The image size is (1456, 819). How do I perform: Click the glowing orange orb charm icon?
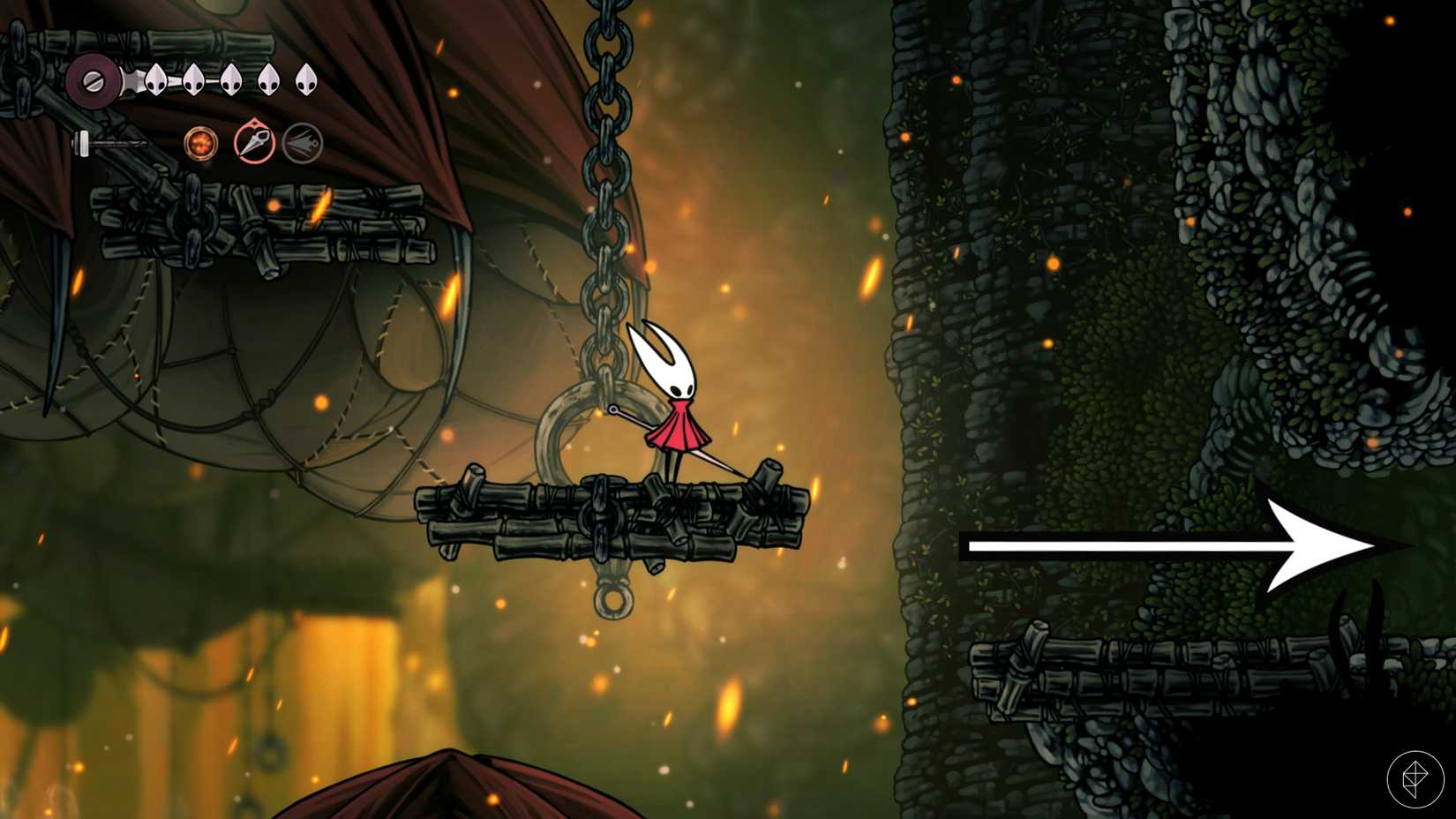tap(201, 144)
